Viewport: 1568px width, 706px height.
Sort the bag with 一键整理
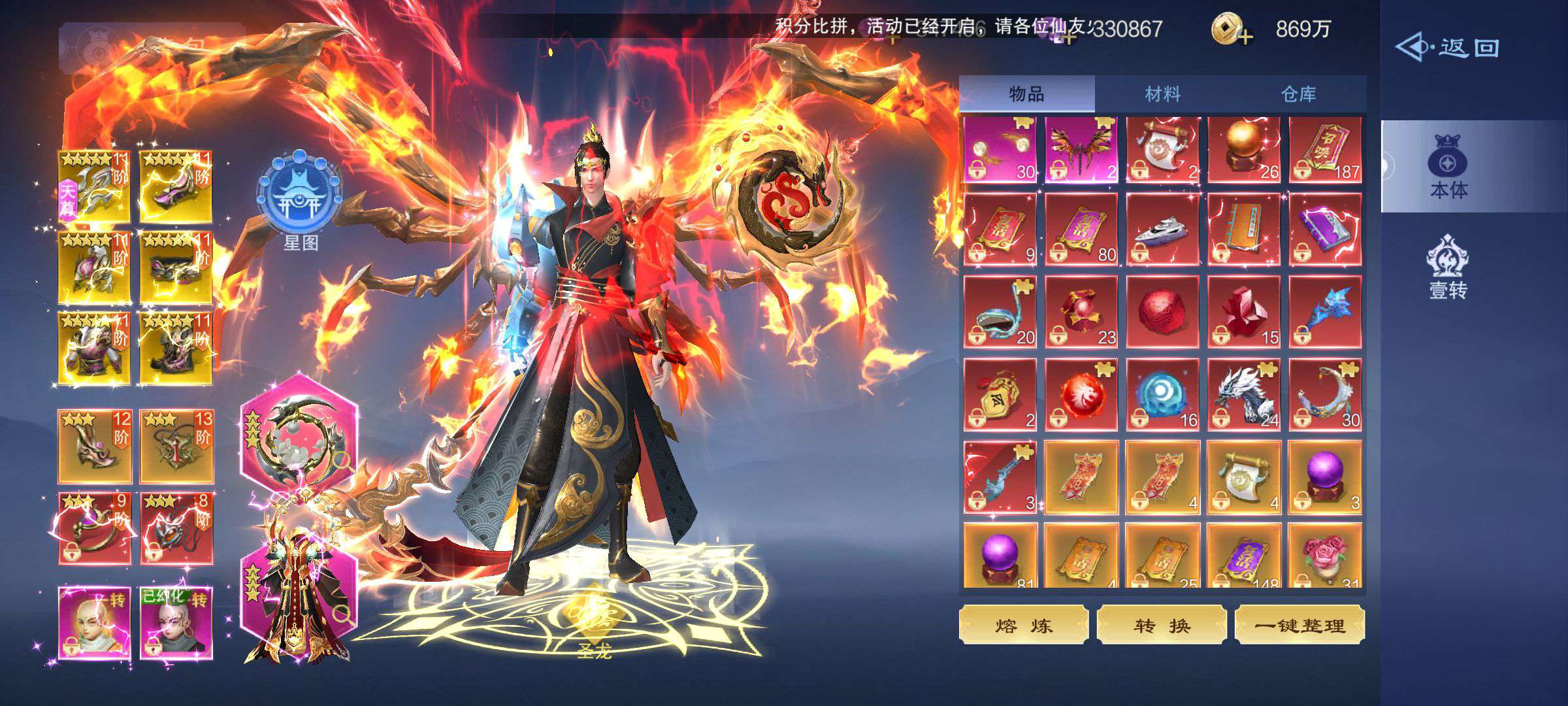click(1299, 626)
